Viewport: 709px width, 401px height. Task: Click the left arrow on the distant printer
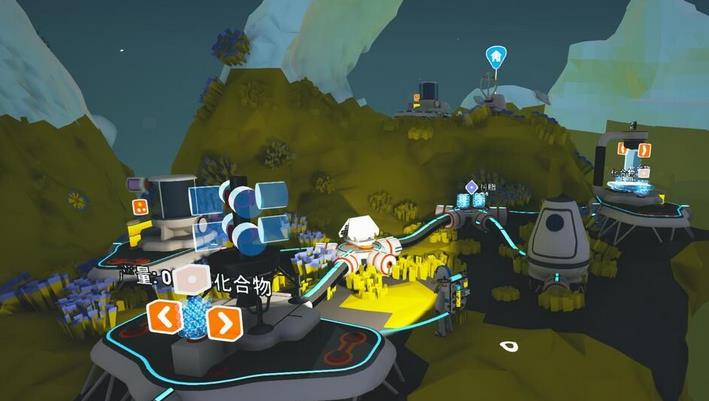pyautogui.click(x=622, y=149)
